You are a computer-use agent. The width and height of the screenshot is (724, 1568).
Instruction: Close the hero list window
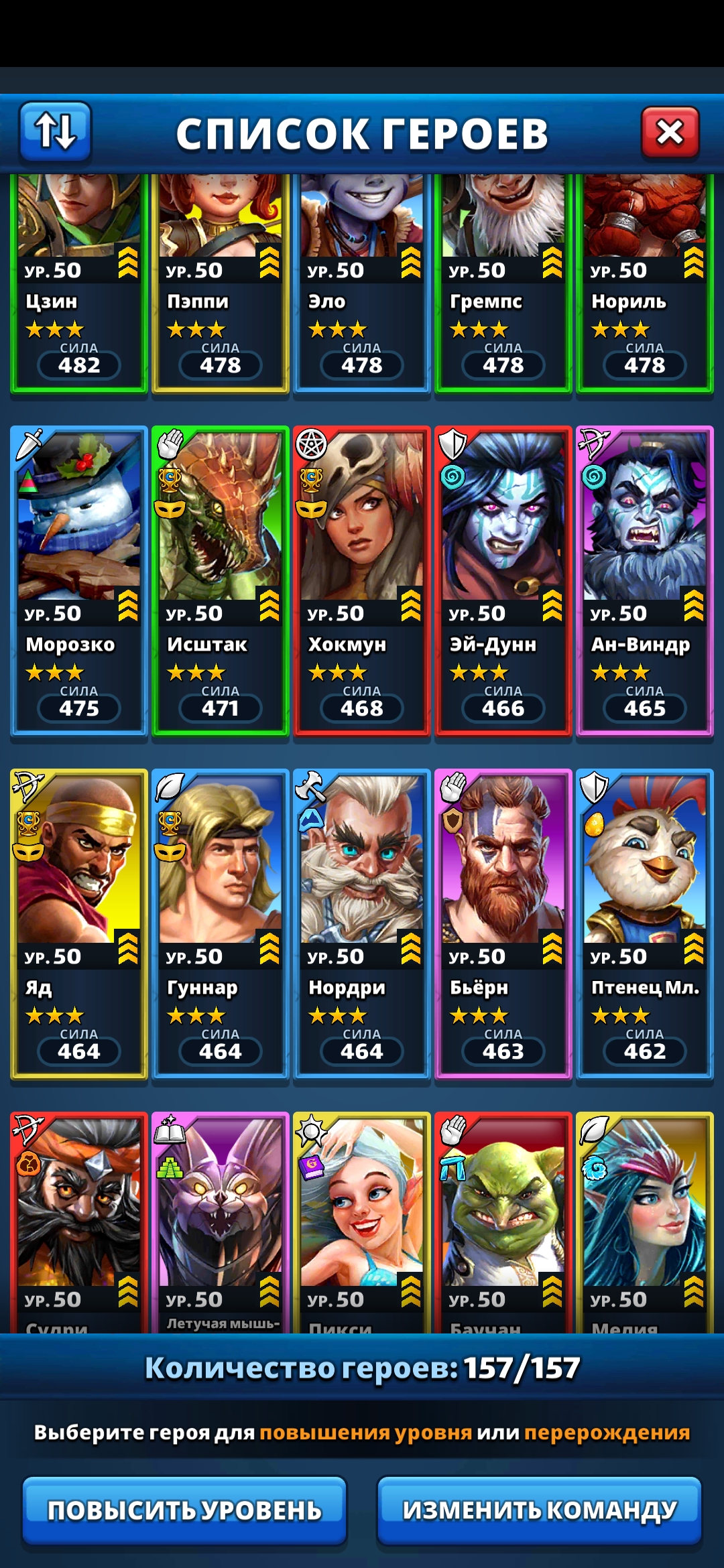tap(670, 132)
